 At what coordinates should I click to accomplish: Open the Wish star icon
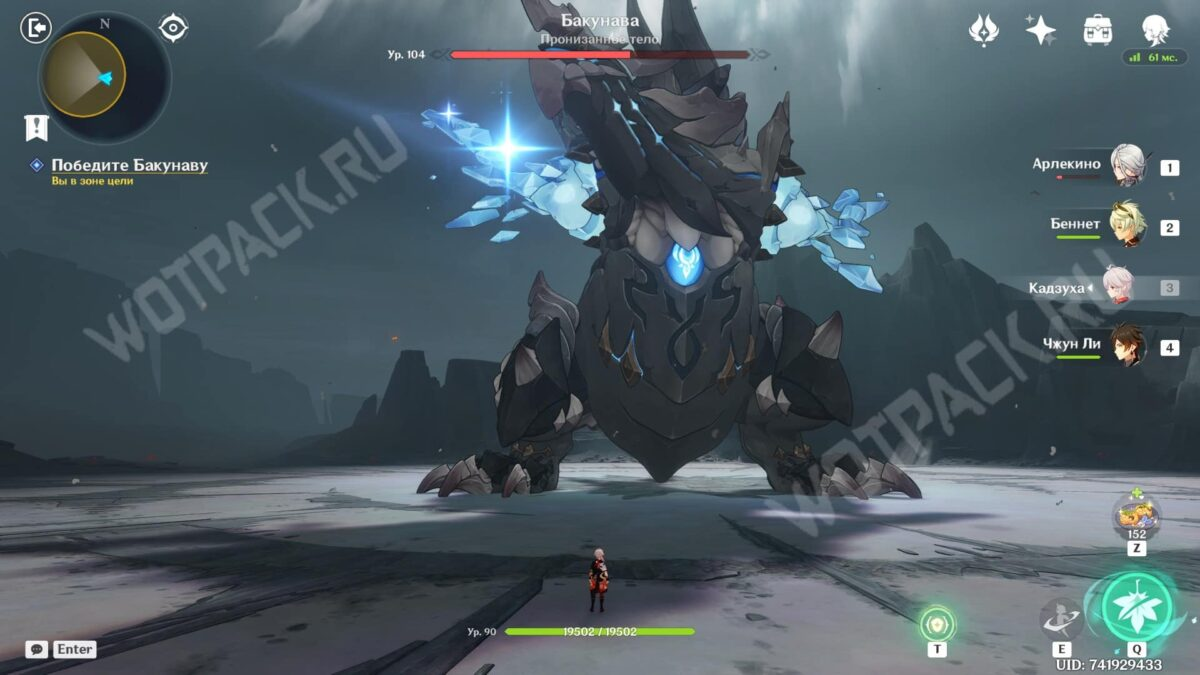pos(1040,30)
